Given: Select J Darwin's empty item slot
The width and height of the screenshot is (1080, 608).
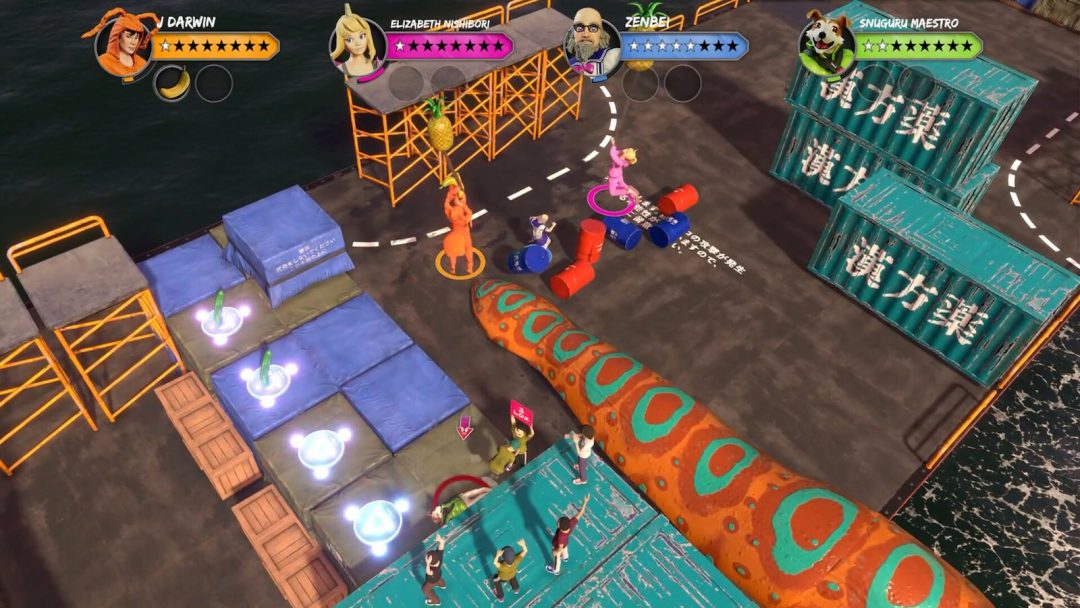Looking at the screenshot, I should point(214,83).
